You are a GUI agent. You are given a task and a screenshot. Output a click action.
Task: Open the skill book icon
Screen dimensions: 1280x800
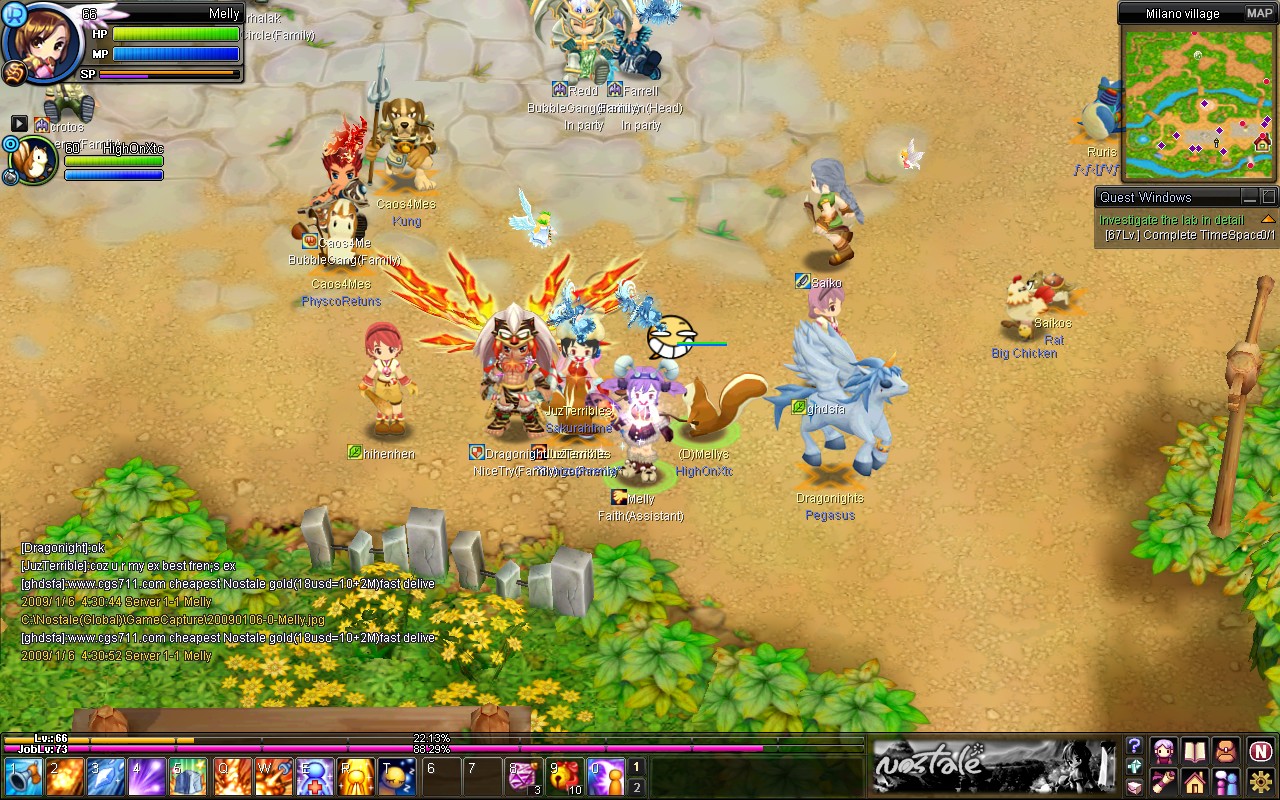(x=1194, y=753)
